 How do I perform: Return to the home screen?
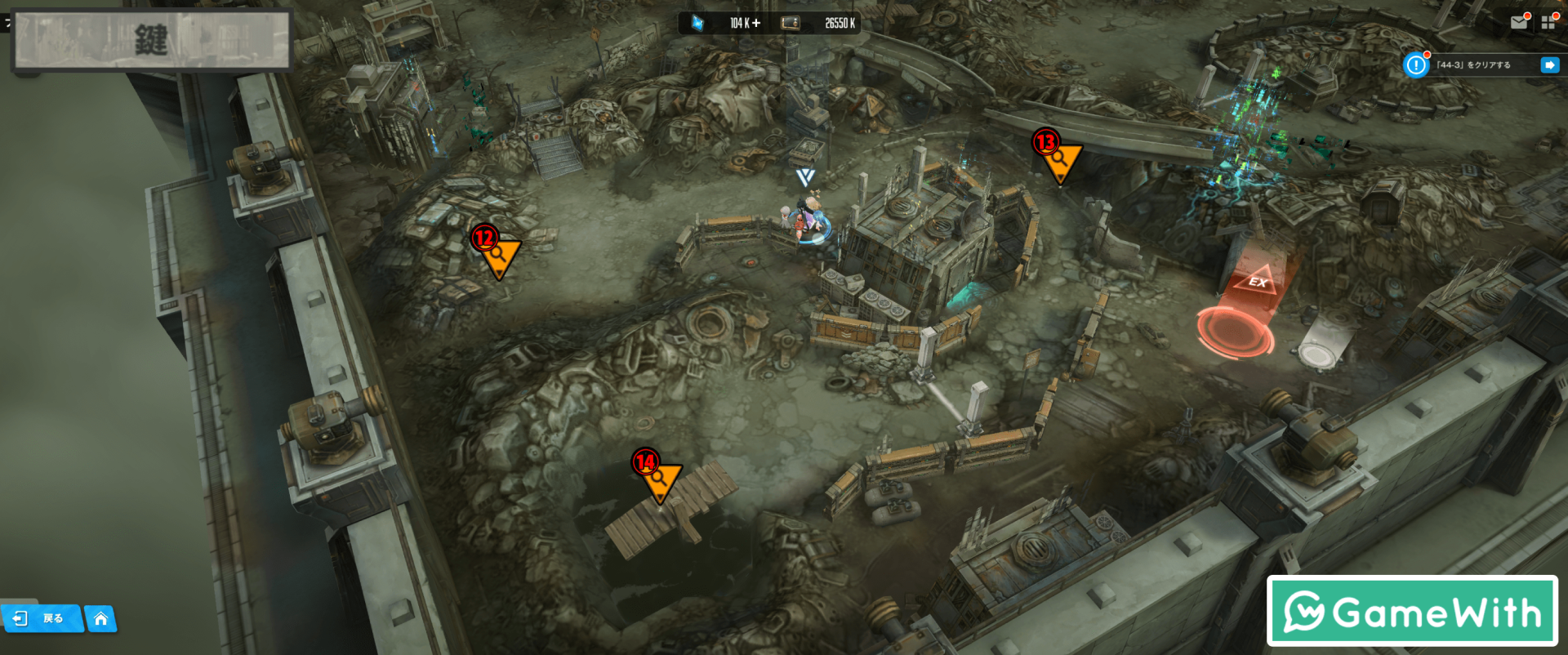click(x=100, y=619)
